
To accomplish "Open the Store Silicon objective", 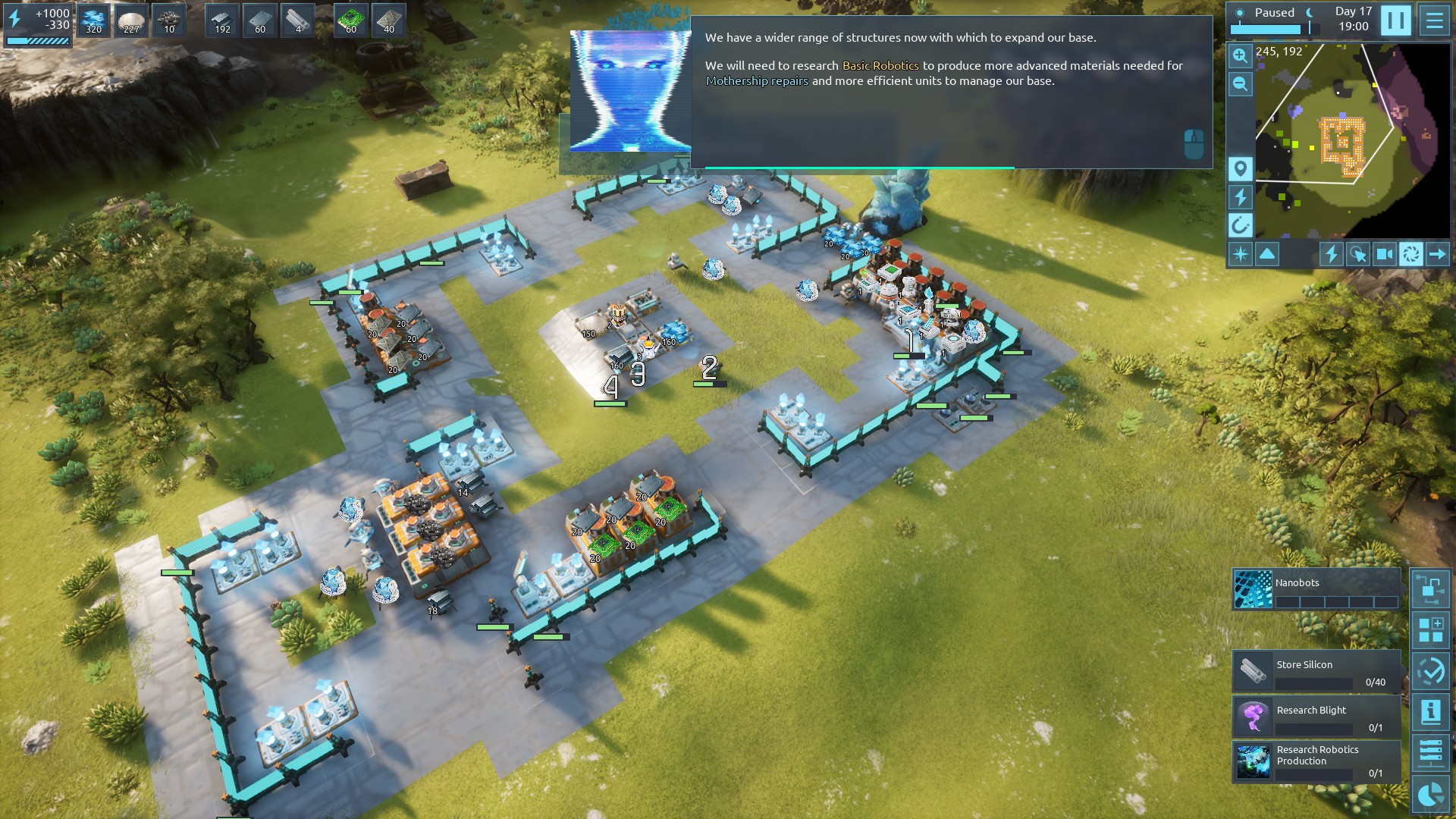I will point(1316,671).
